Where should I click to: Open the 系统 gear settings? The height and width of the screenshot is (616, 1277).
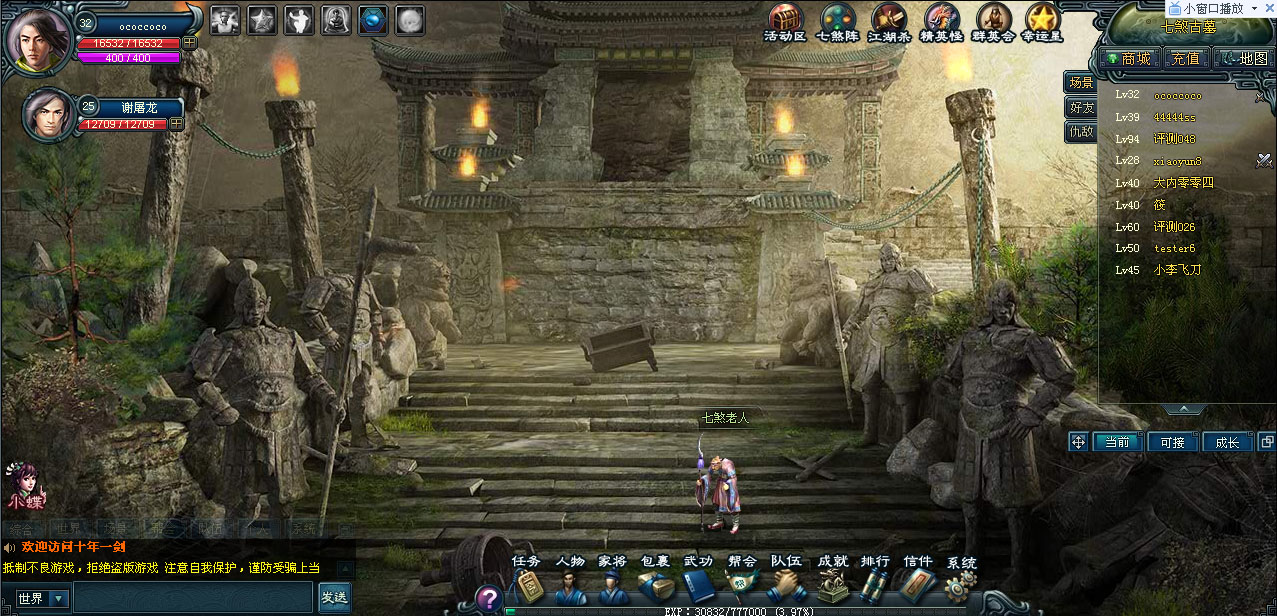[961, 583]
